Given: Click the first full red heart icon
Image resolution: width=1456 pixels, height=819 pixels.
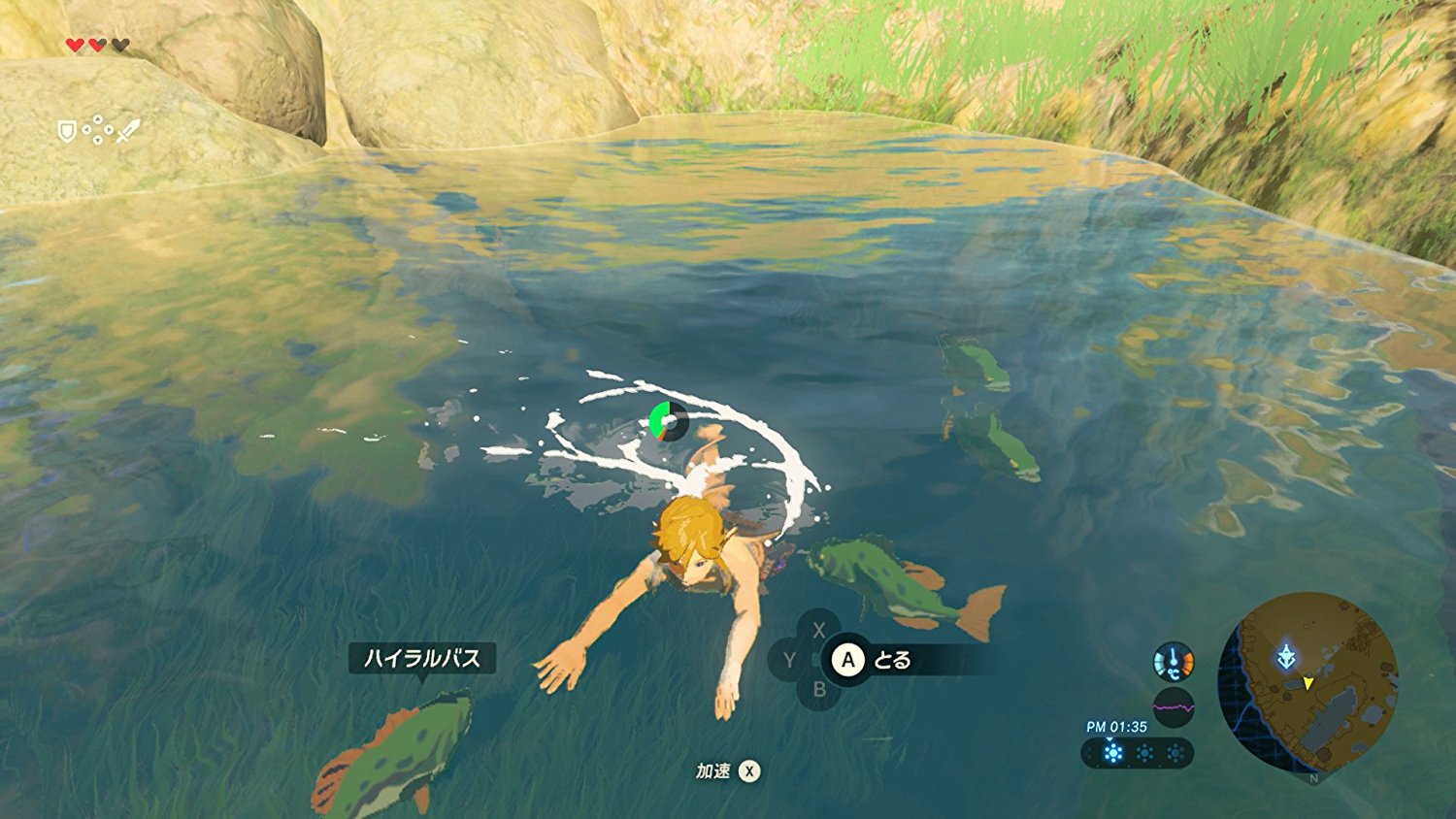Looking at the screenshot, I should pos(75,46).
